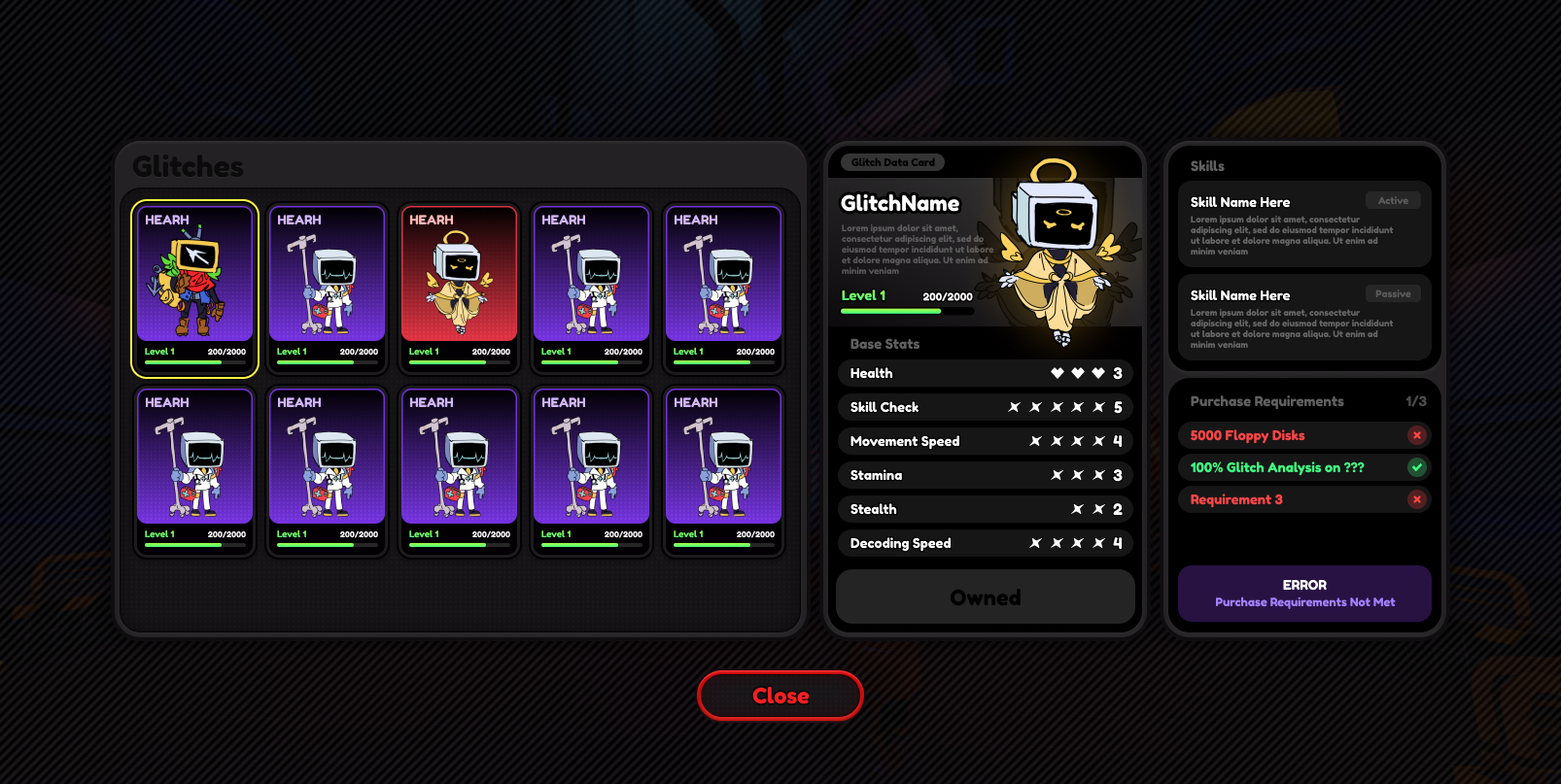Click the 100% Glitch Analysis requirement
This screenshot has height=784, width=1561.
click(x=1303, y=467)
